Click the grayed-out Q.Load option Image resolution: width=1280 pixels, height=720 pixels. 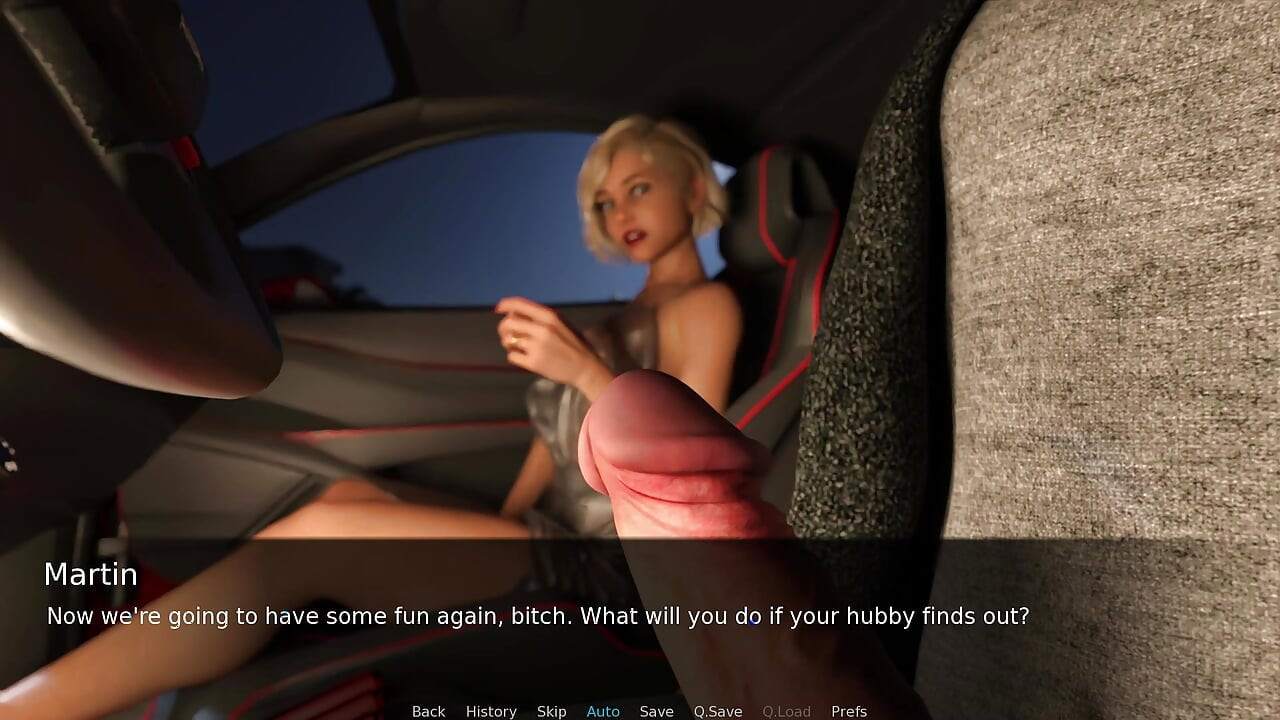tap(786, 711)
